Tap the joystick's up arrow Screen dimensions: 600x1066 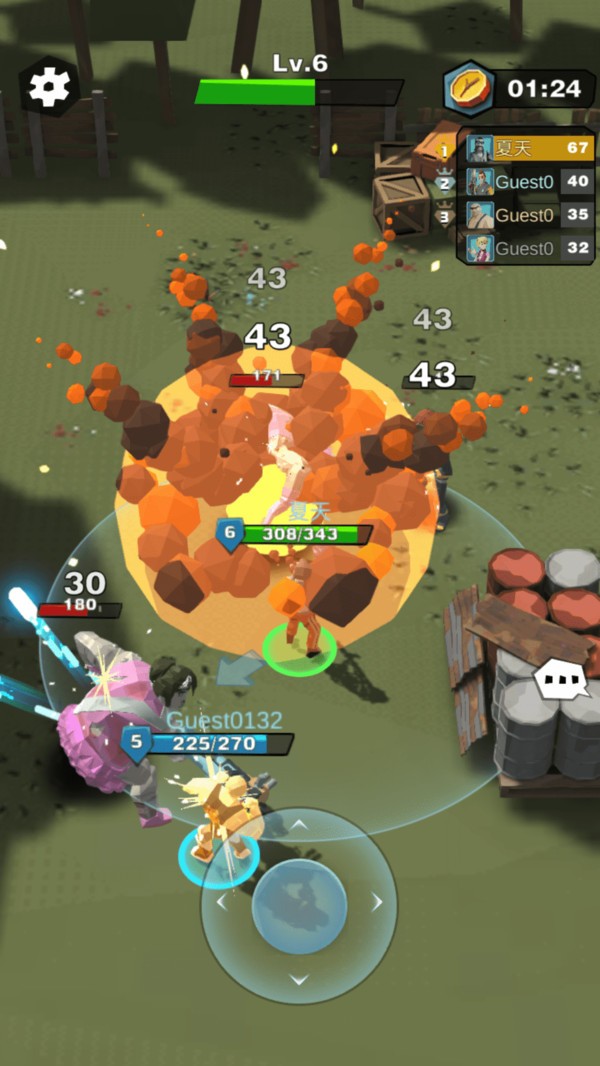coord(299,826)
